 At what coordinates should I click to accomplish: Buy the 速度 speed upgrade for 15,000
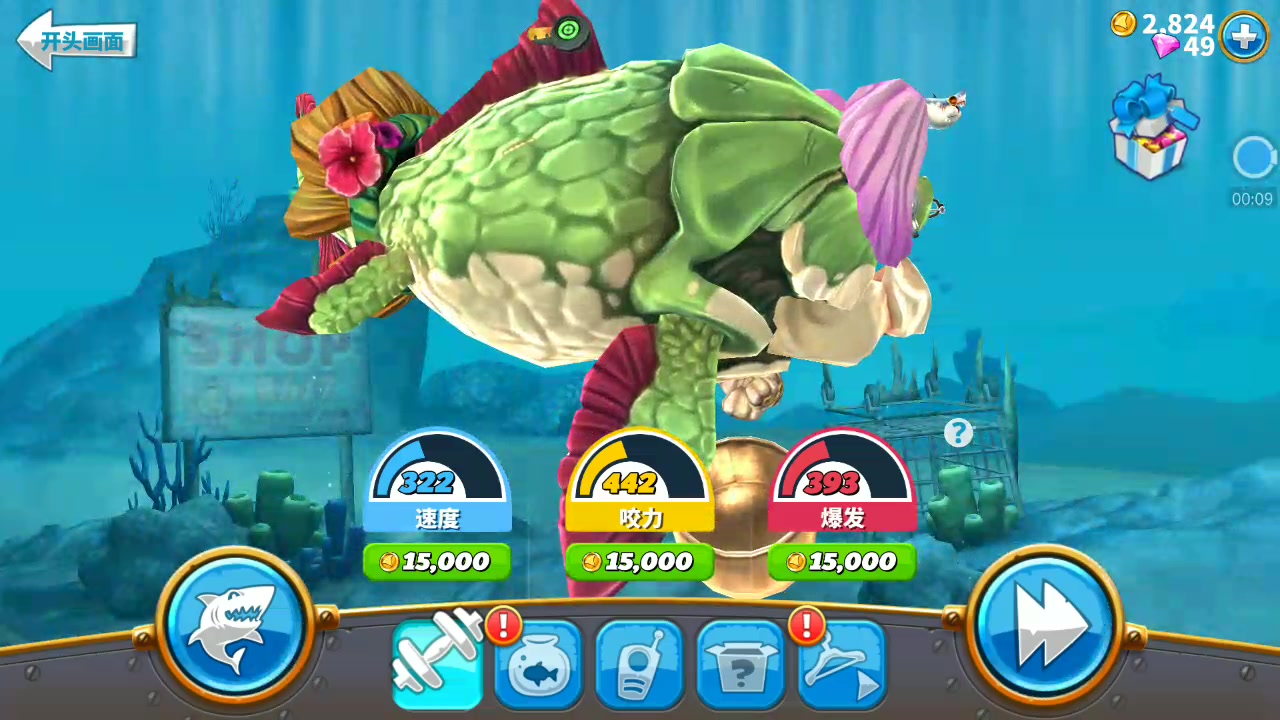(x=437, y=562)
